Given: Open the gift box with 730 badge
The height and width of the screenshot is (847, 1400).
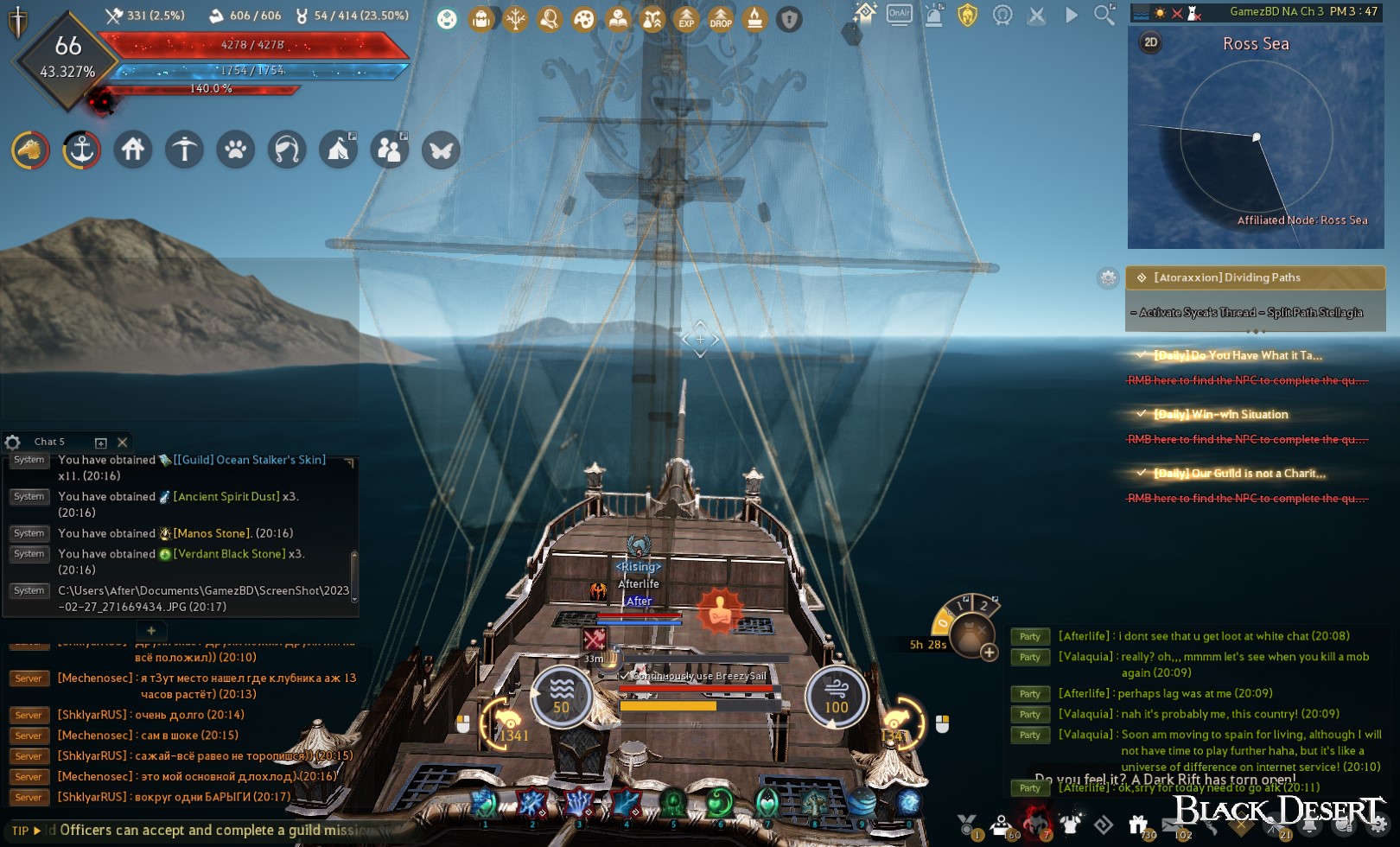Looking at the screenshot, I should (1138, 825).
